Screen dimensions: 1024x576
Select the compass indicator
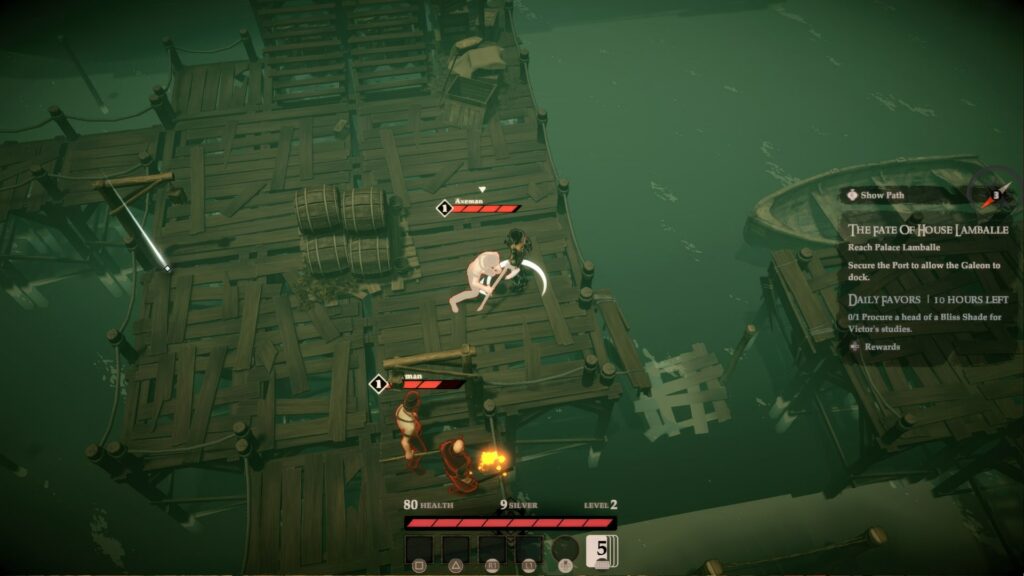(x=990, y=194)
